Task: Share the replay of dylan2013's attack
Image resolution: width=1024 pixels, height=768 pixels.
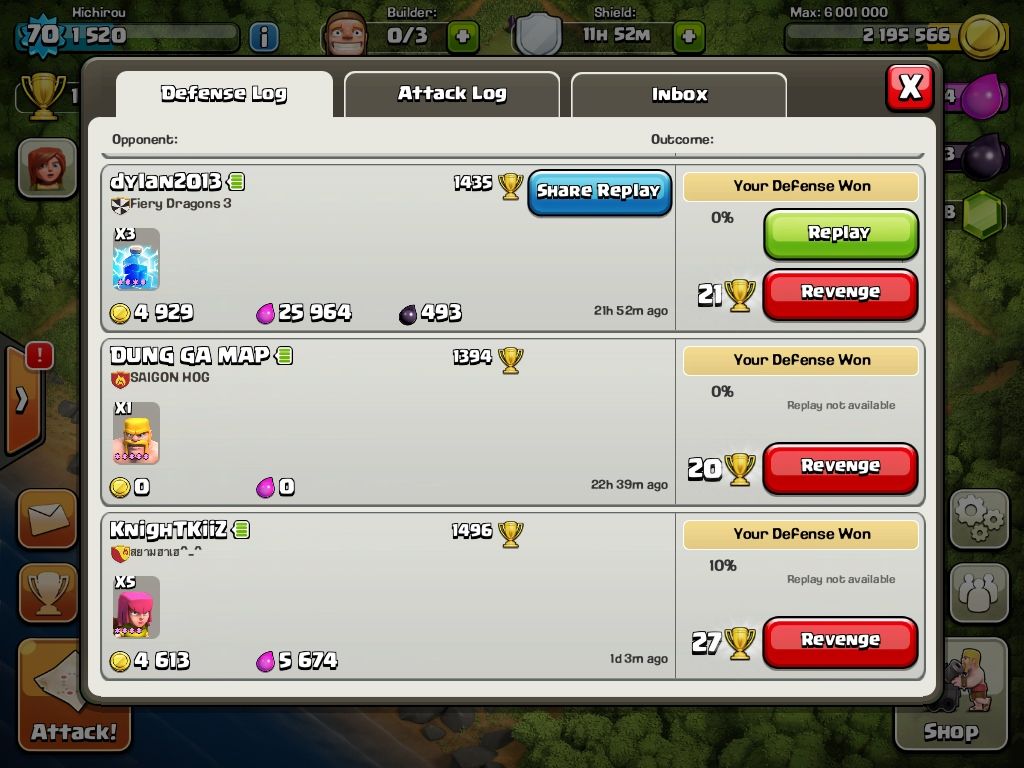Action: point(599,191)
